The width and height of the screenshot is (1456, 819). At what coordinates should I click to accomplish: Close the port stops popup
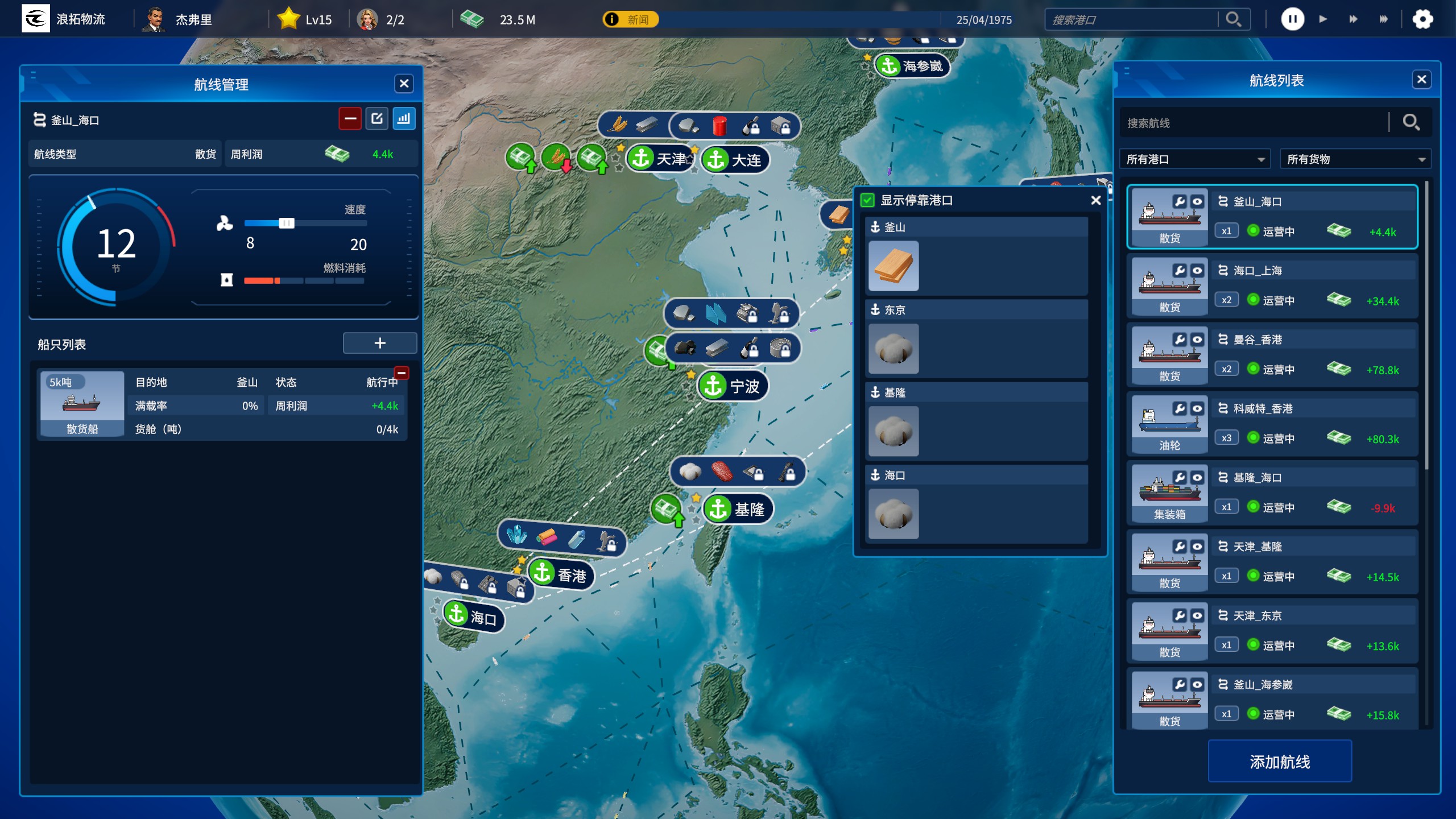click(x=1096, y=200)
